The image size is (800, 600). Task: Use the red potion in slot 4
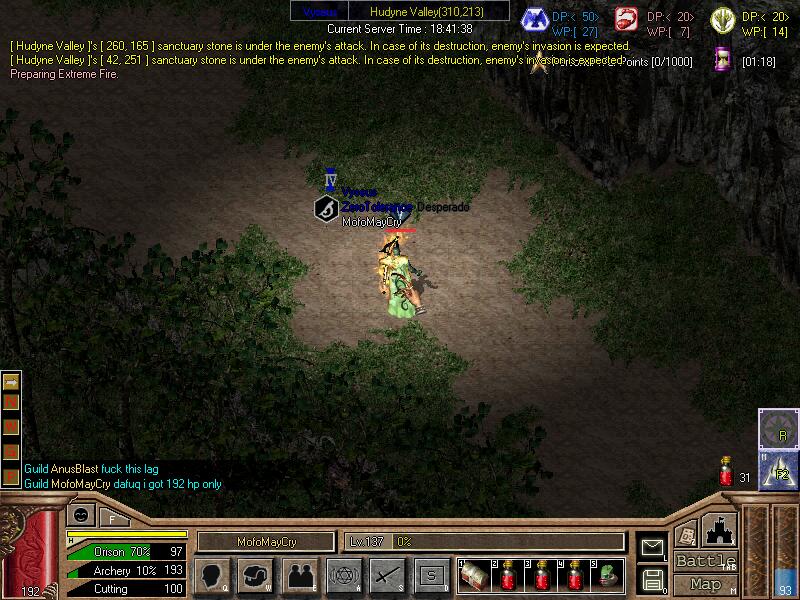[575, 575]
